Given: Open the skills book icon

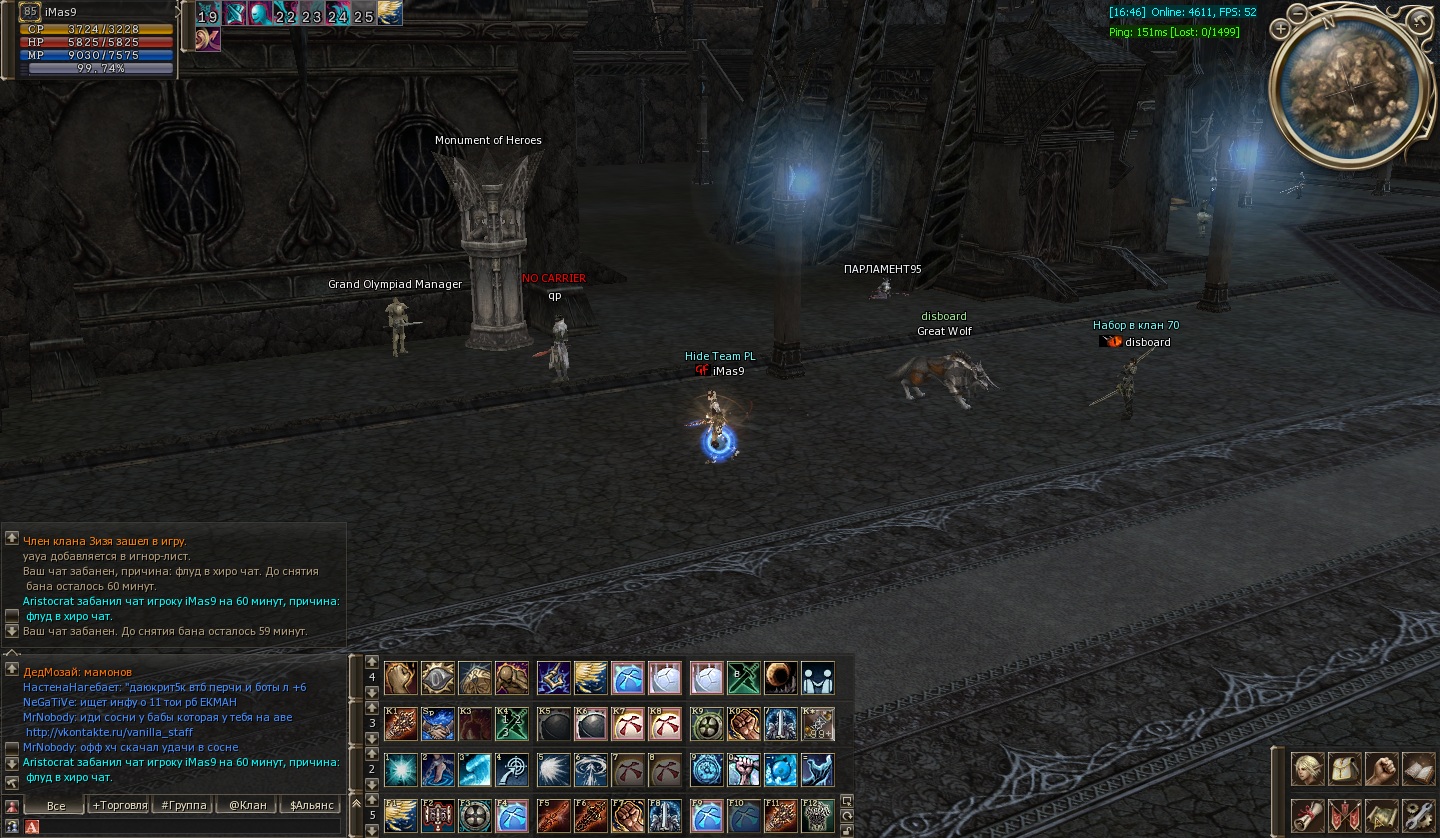Looking at the screenshot, I should [x=1419, y=769].
